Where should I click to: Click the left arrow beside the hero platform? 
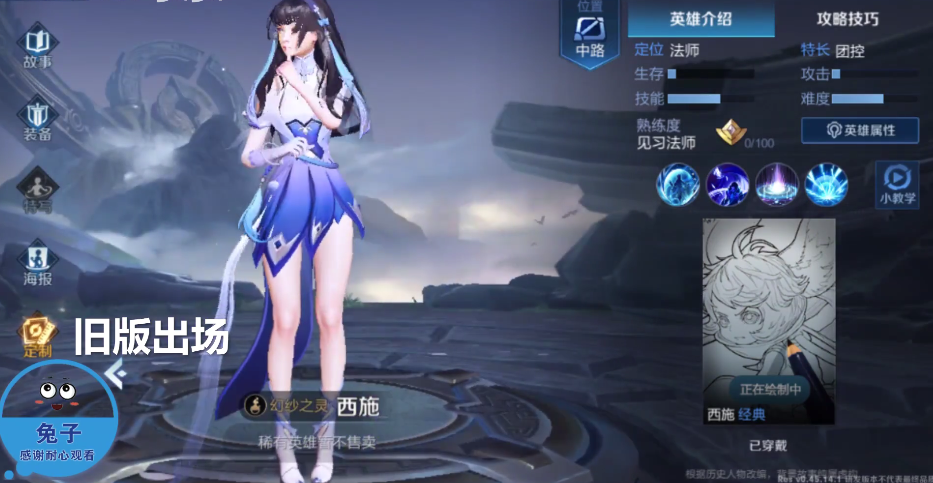[116, 373]
